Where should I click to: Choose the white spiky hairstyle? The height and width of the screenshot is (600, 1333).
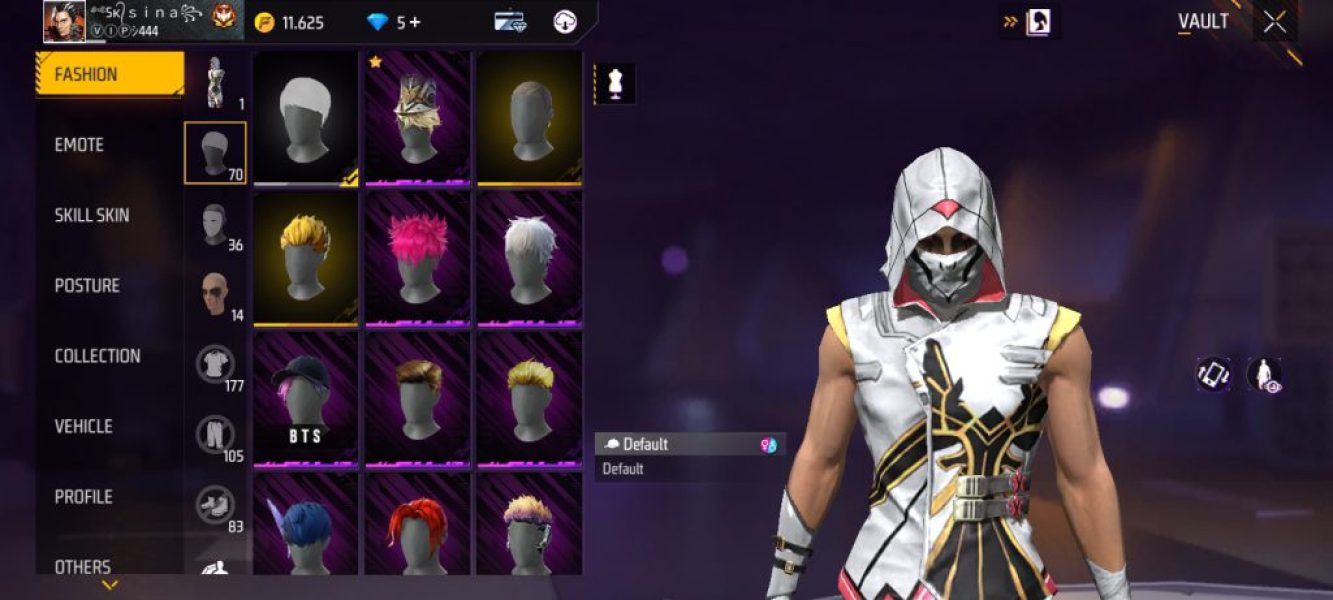tap(529, 258)
